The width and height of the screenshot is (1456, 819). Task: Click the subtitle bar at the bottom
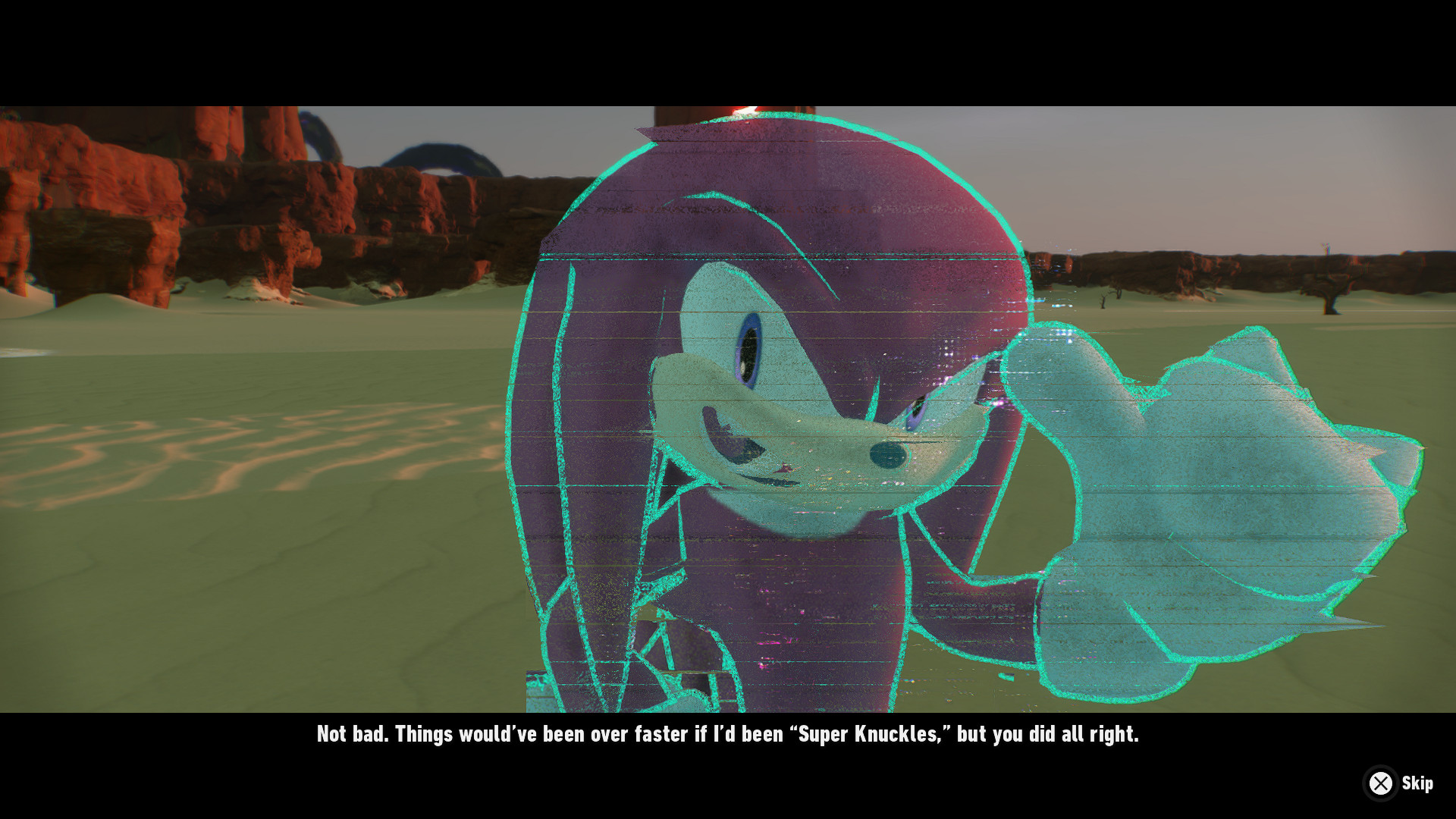click(728, 733)
